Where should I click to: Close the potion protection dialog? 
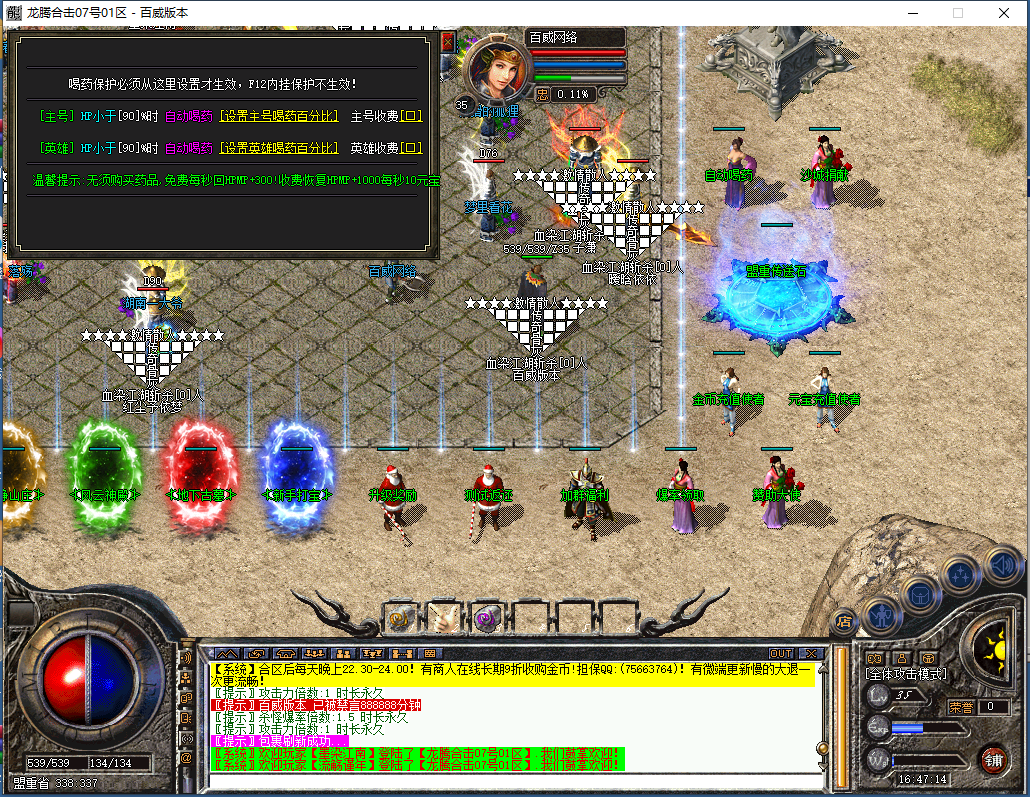(447, 42)
